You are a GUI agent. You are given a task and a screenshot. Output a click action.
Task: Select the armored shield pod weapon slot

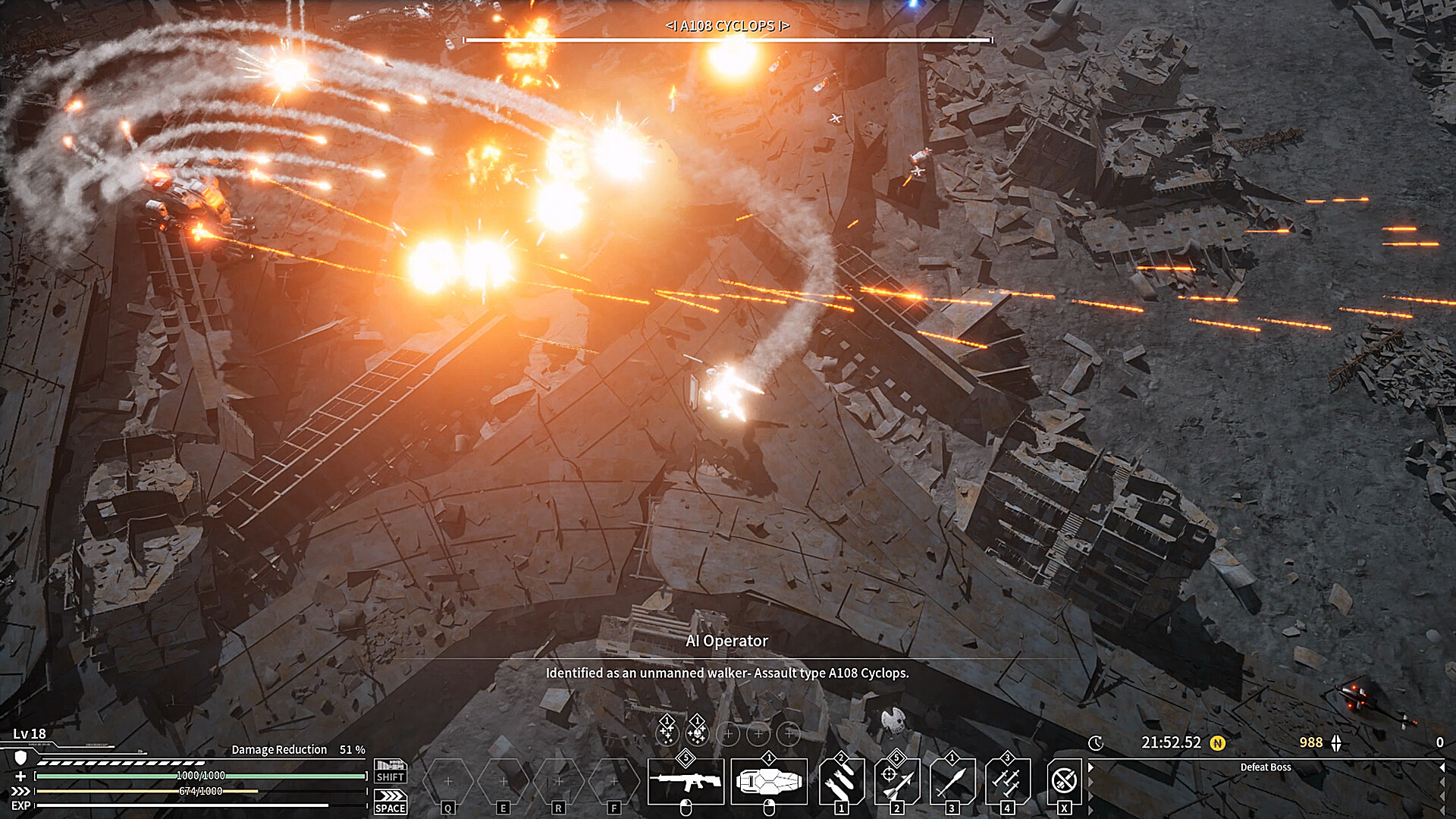coord(769,781)
